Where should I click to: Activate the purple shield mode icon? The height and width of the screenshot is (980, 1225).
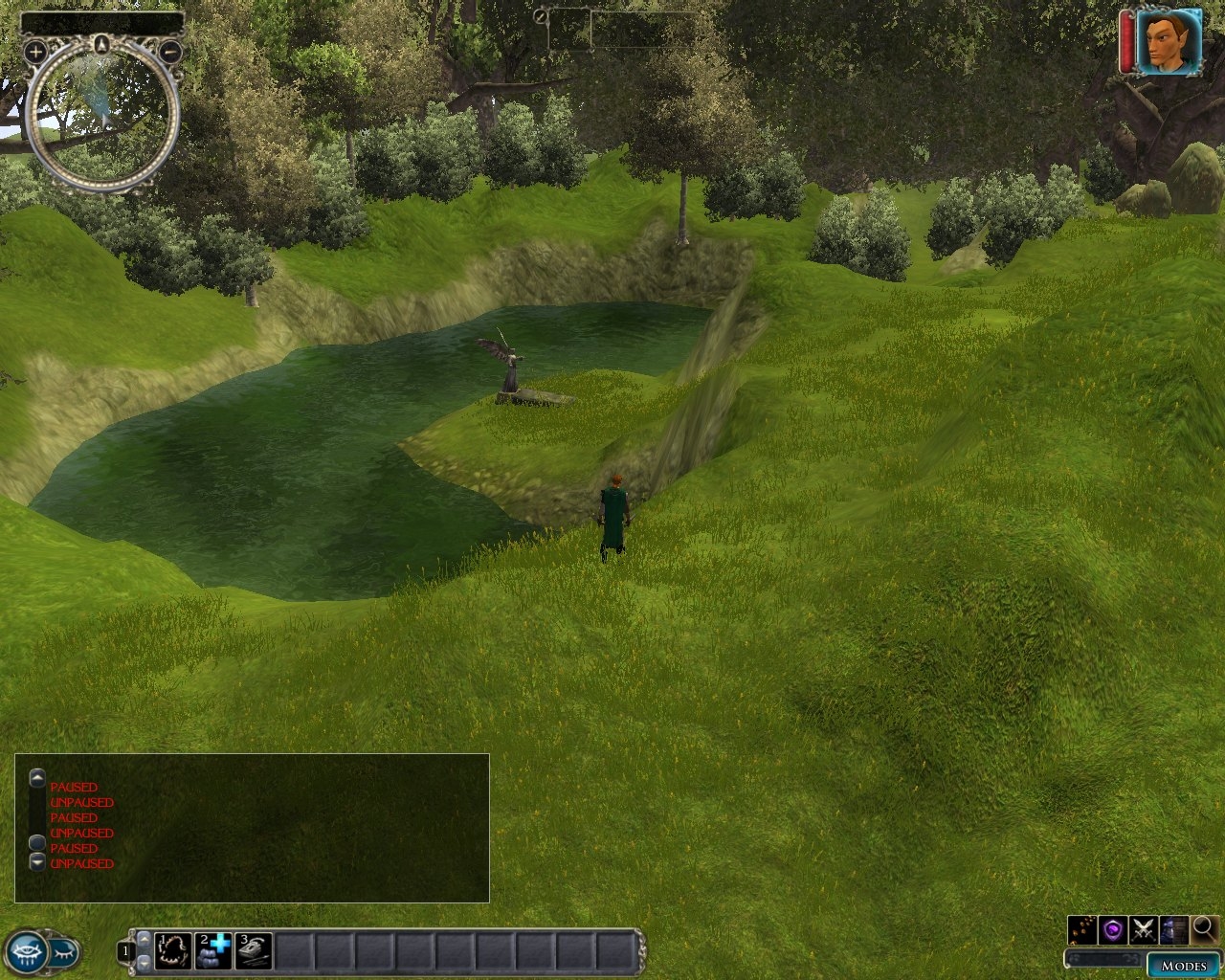point(1112,928)
